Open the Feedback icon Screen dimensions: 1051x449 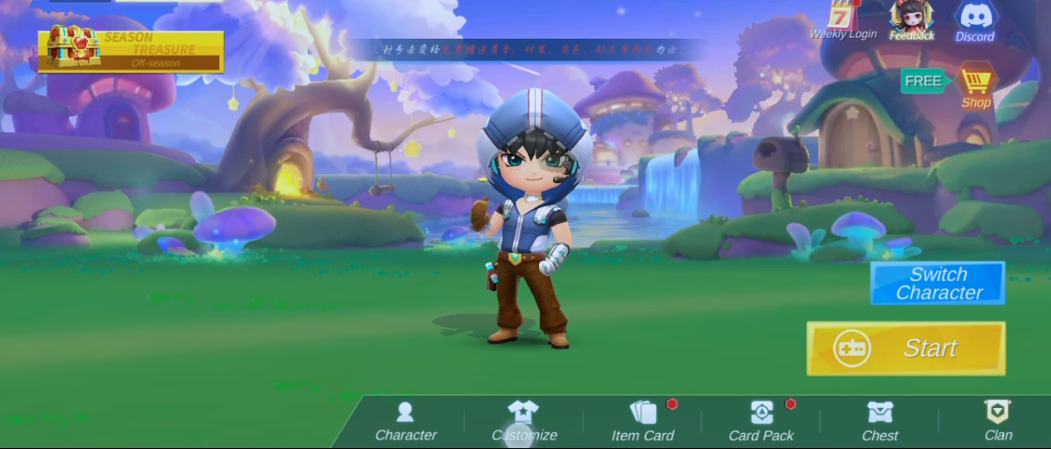(911, 21)
